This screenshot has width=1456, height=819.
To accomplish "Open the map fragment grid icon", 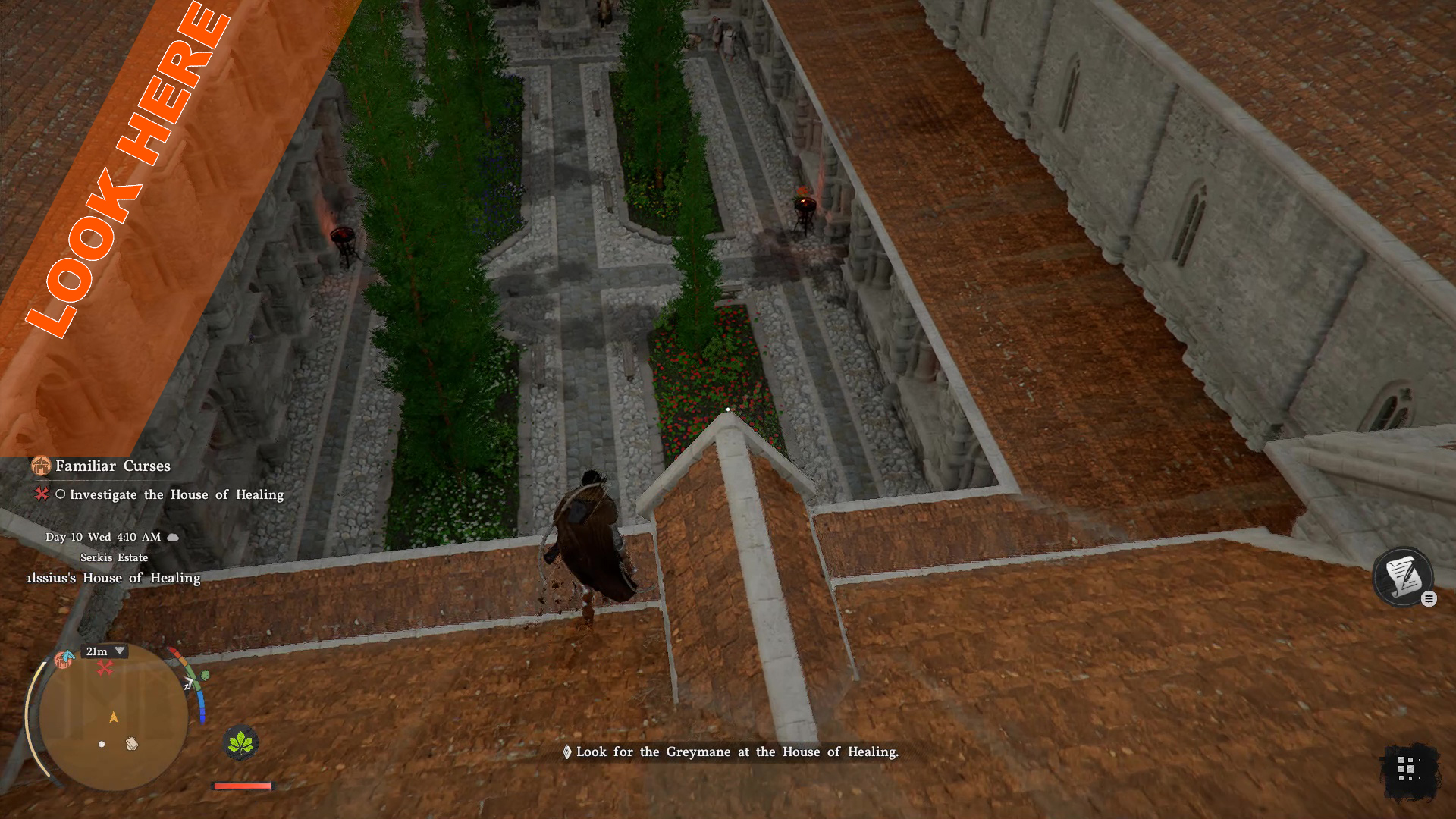I will coord(1407,768).
